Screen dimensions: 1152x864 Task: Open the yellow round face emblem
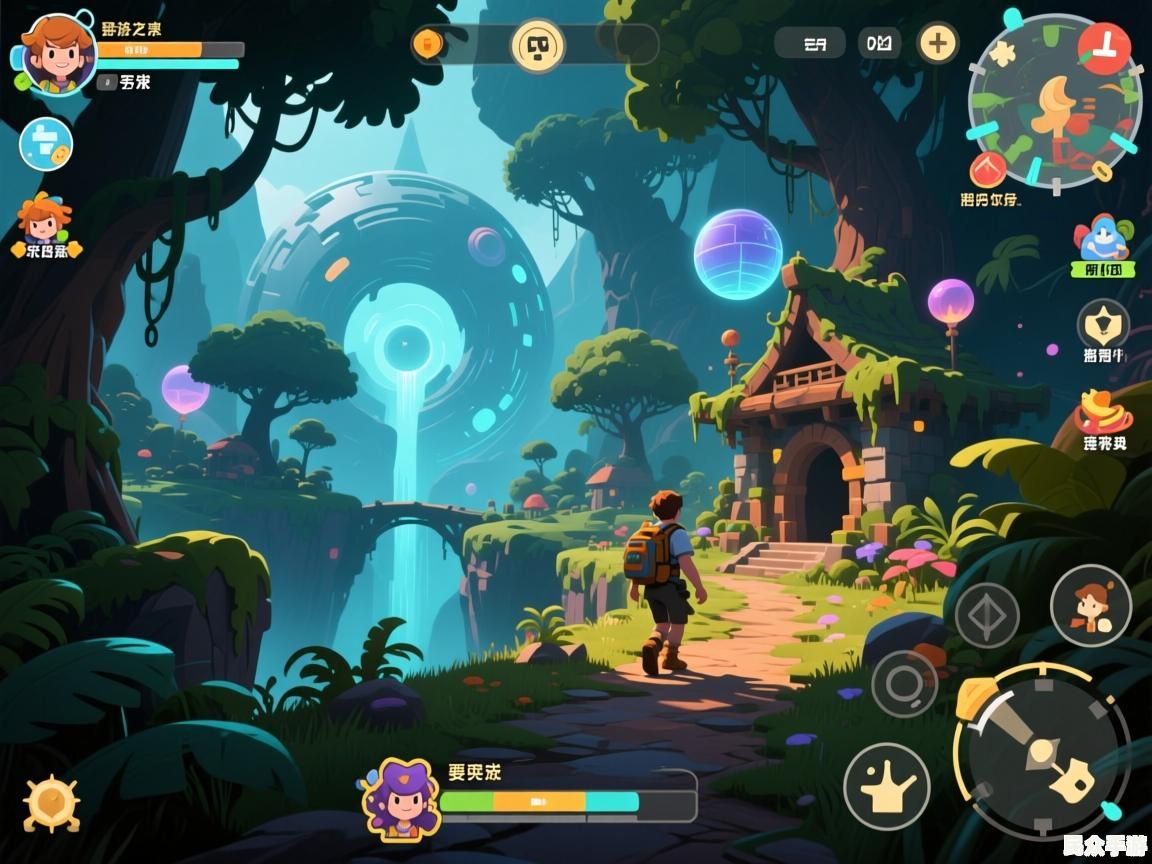538,45
